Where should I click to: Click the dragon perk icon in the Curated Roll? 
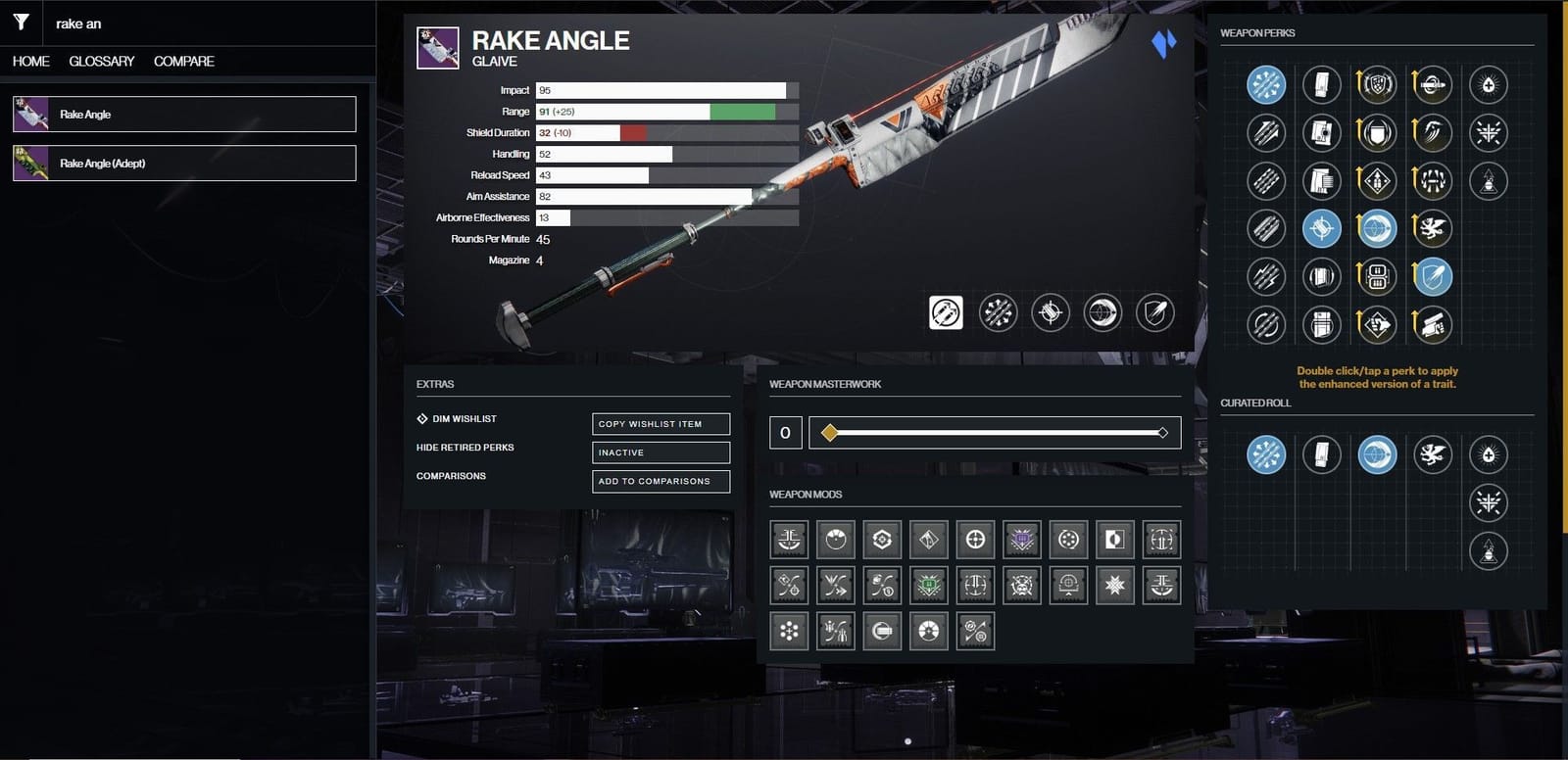tap(1433, 455)
